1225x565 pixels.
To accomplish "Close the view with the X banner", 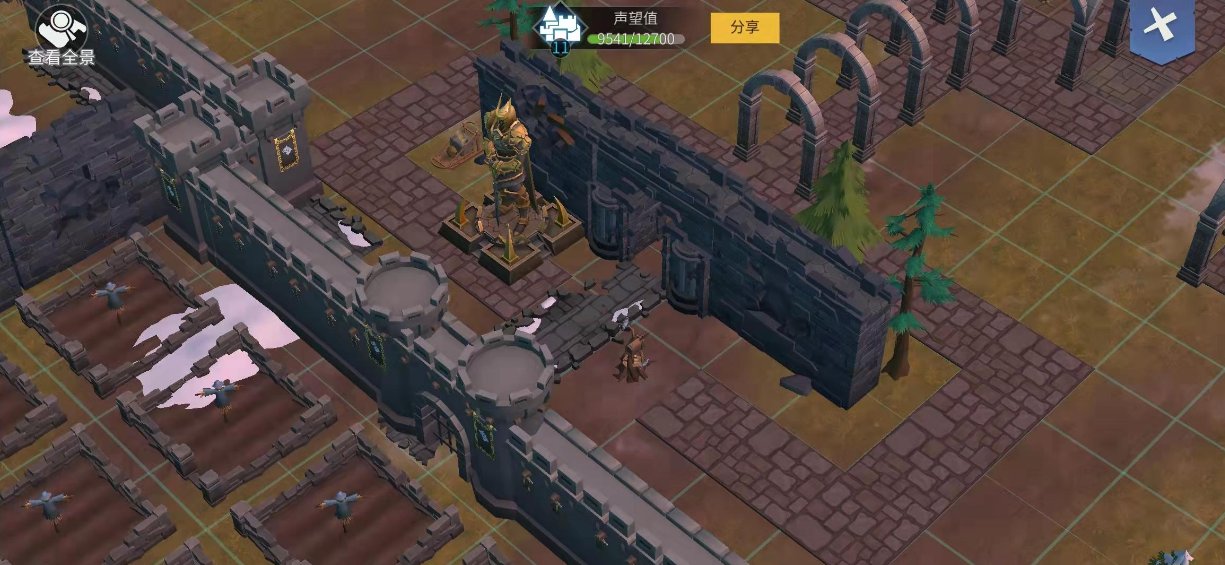I will [1161, 27].
